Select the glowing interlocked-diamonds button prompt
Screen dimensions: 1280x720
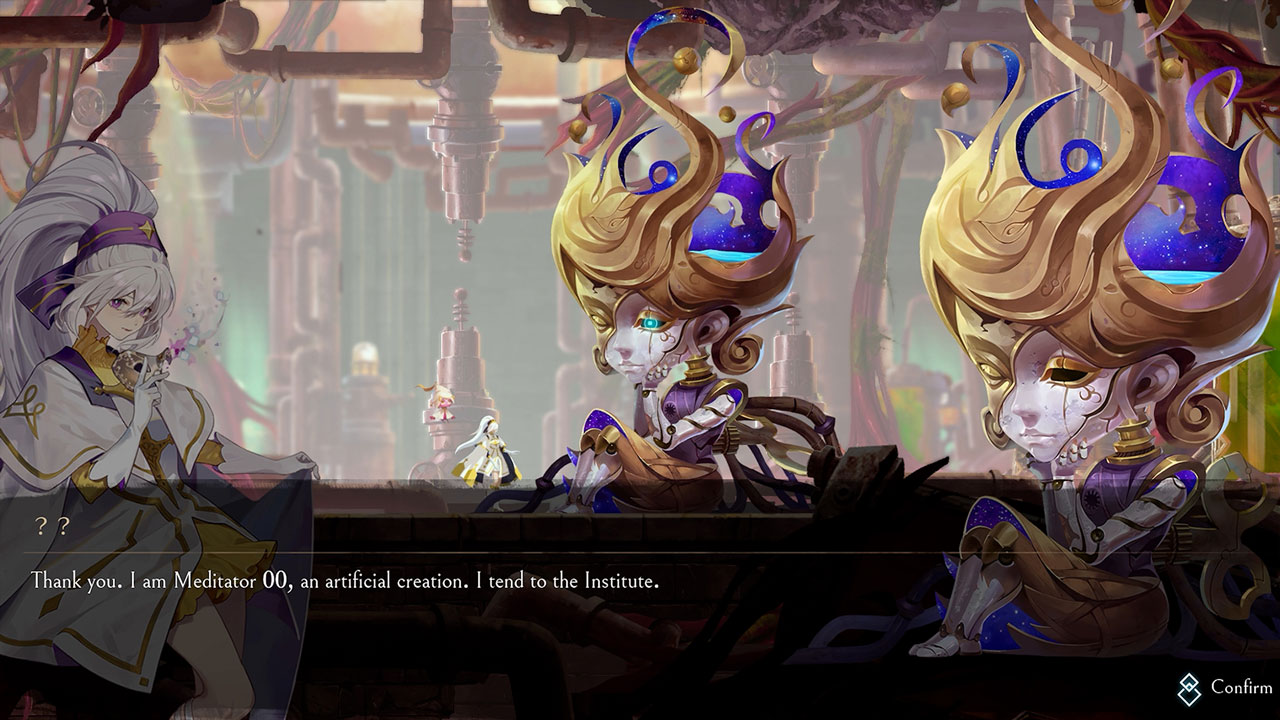[1190, 688]
